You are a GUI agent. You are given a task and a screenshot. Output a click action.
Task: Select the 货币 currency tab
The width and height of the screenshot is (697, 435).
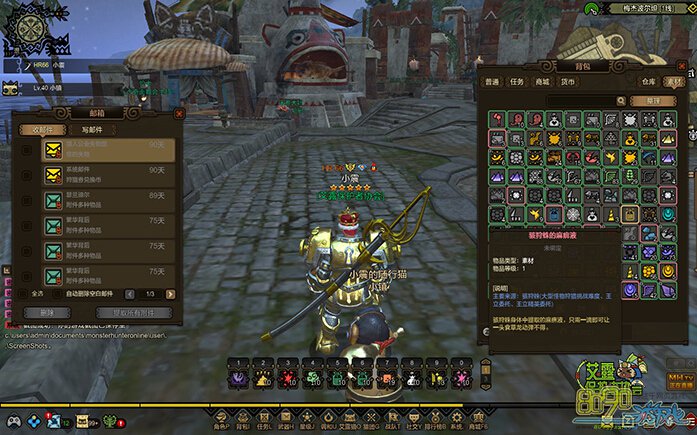pos(568,82)
